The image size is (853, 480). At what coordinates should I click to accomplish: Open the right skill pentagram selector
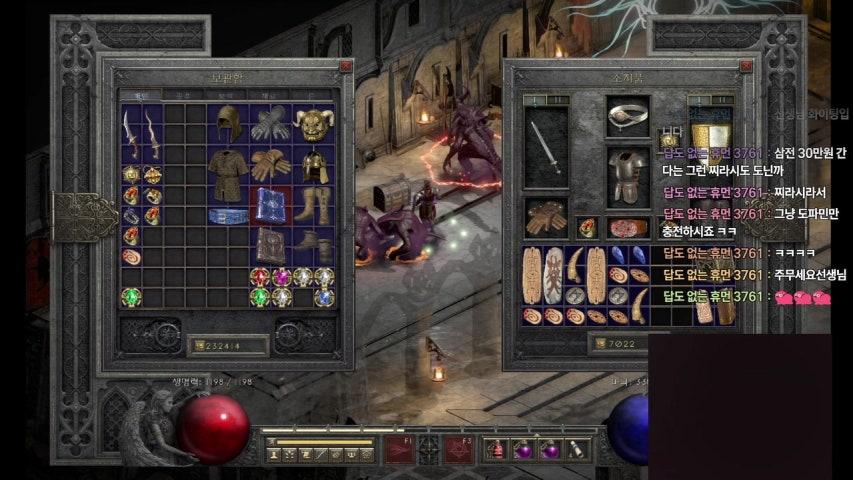[x=458, y=450]
